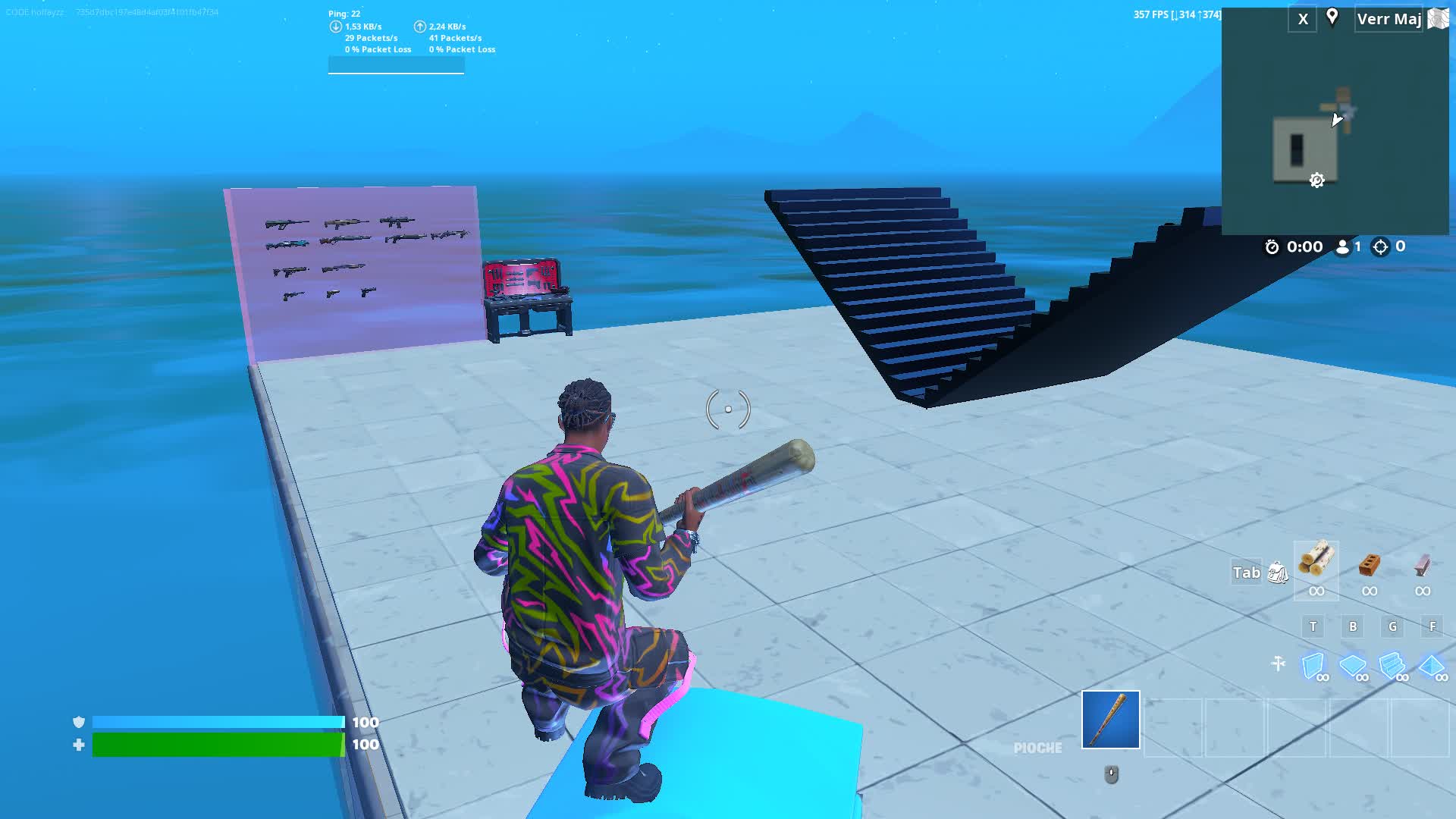The width and height of the screenshot is (1456, 819).
Task: Select the PIOCHE pickaxe hotbar slot
Action: tap(1110, 720)
